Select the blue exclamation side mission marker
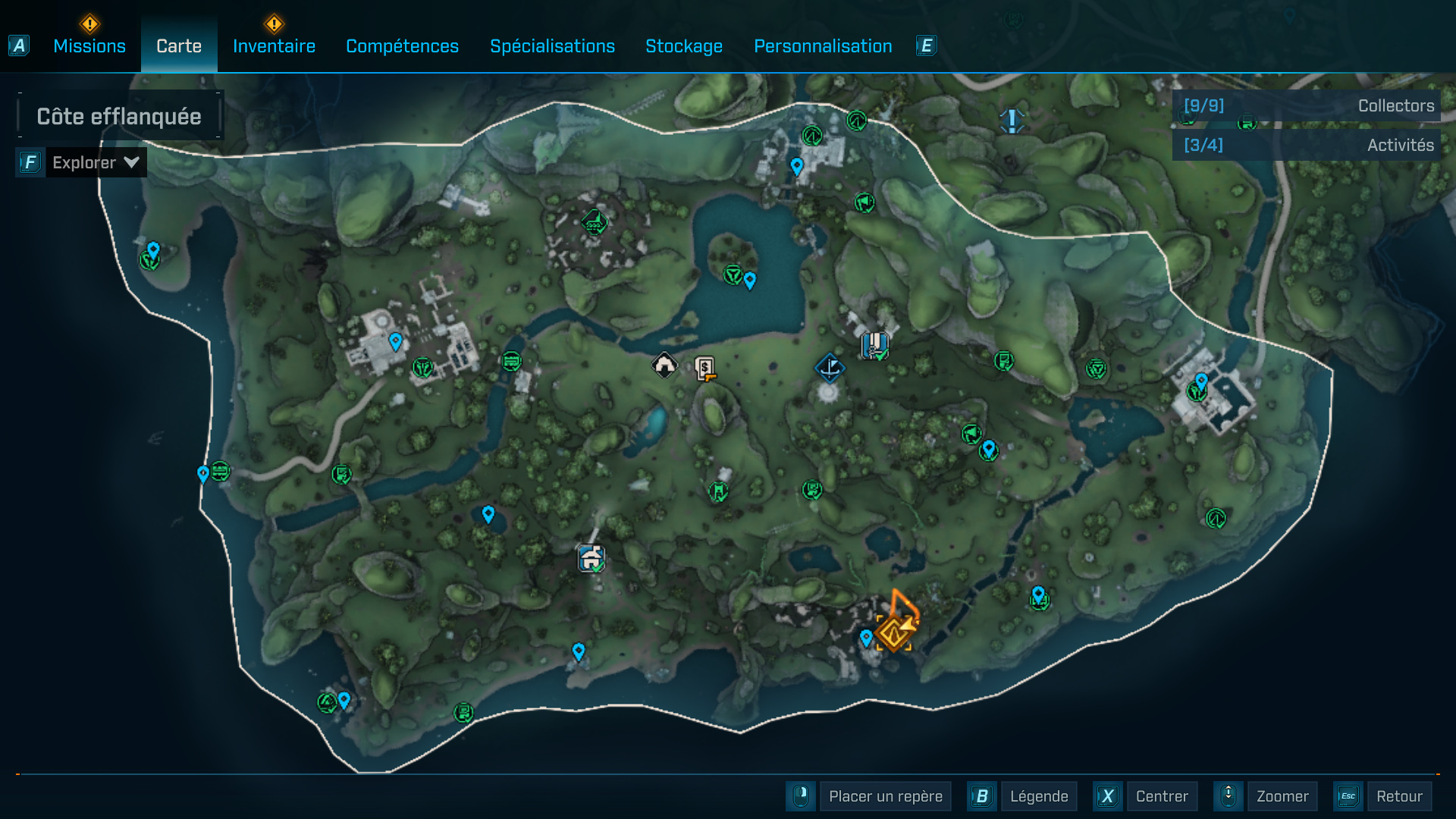The width and height of the screenshot is (1456, 819). tap(1010, 120)
